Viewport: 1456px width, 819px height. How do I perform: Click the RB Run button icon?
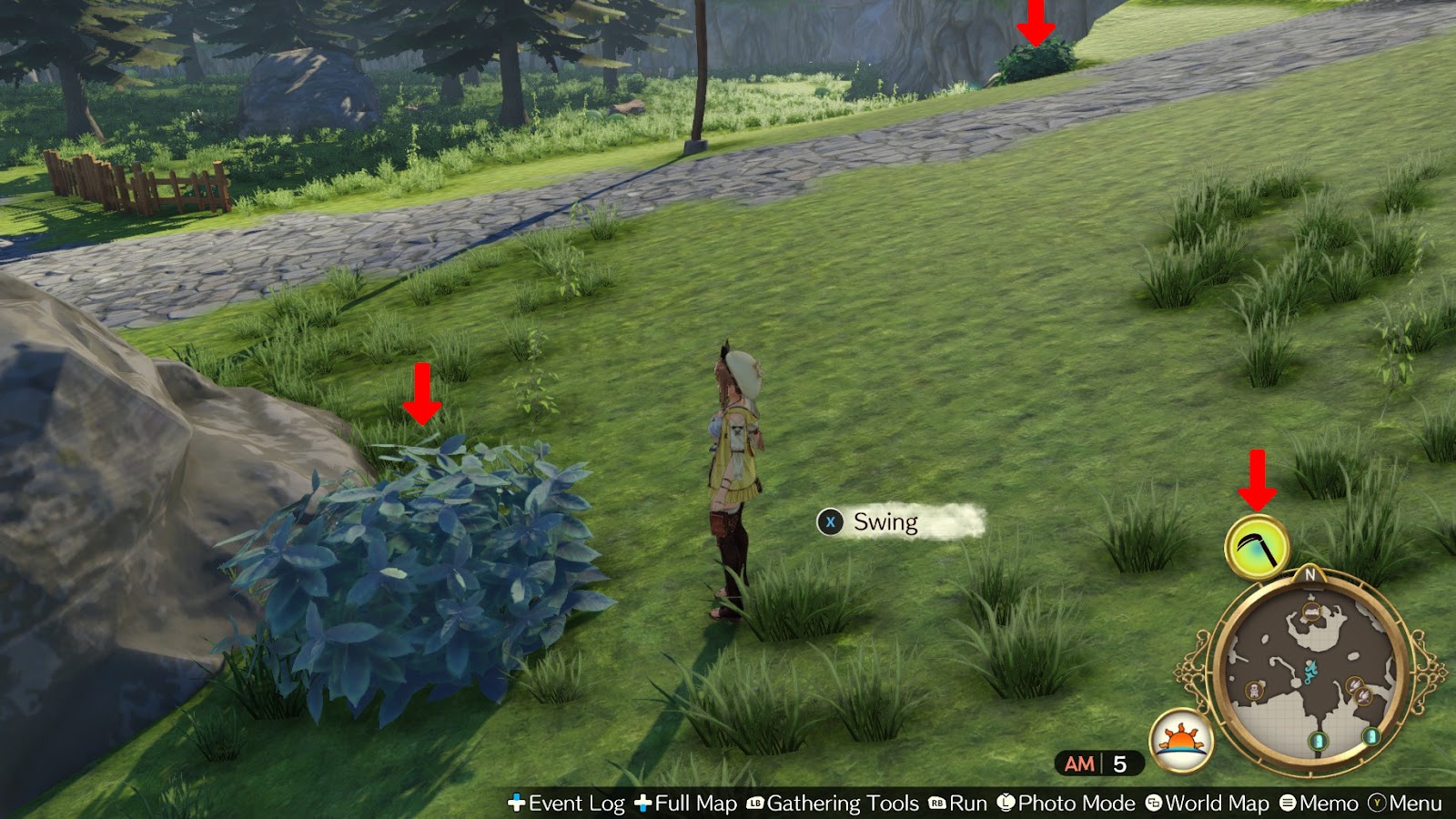tap(935, 804)
